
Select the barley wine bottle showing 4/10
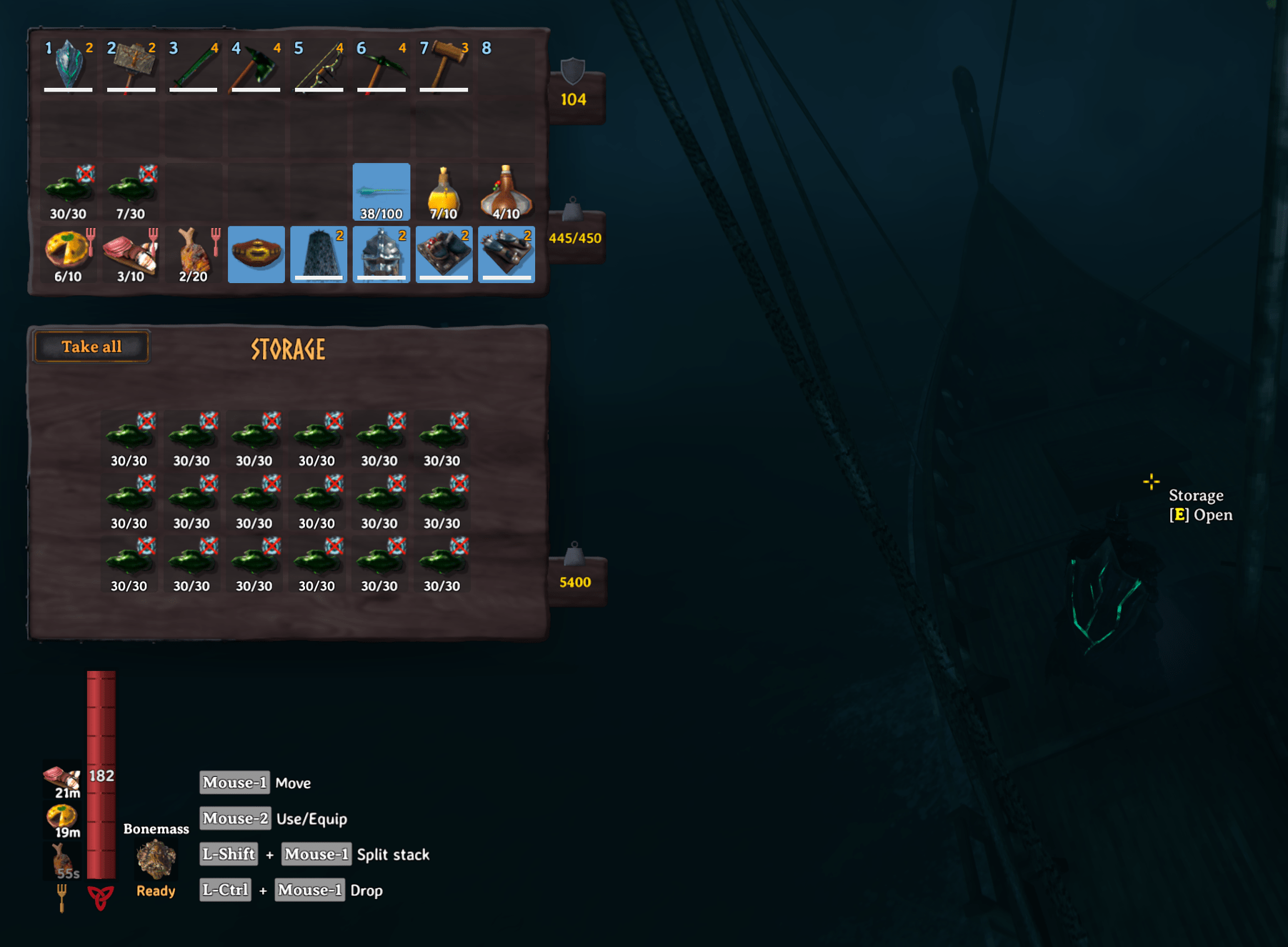click(x=506, y=189)
